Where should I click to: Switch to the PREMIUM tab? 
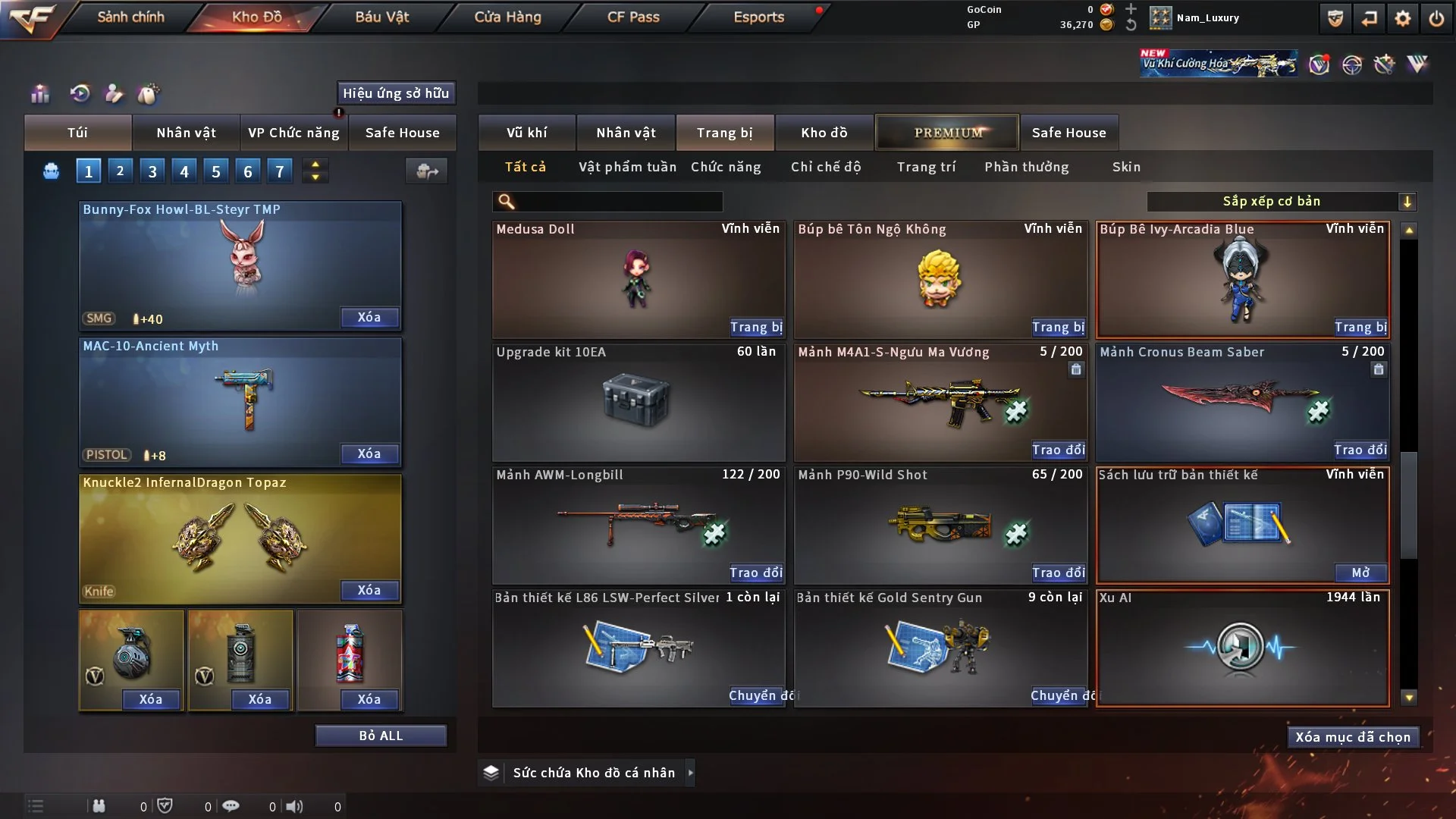click(947, 133)
